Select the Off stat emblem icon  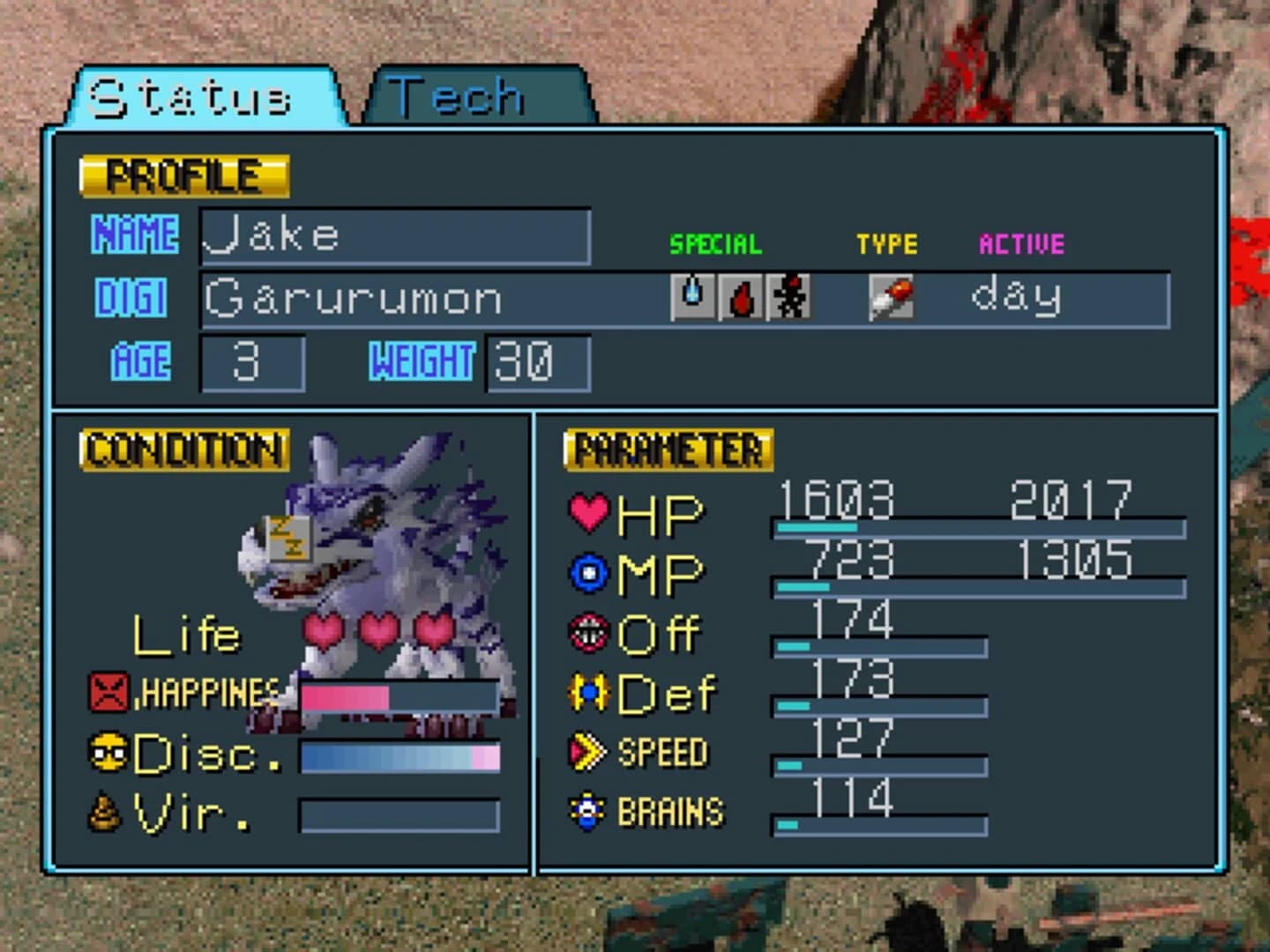coord(589,633)
